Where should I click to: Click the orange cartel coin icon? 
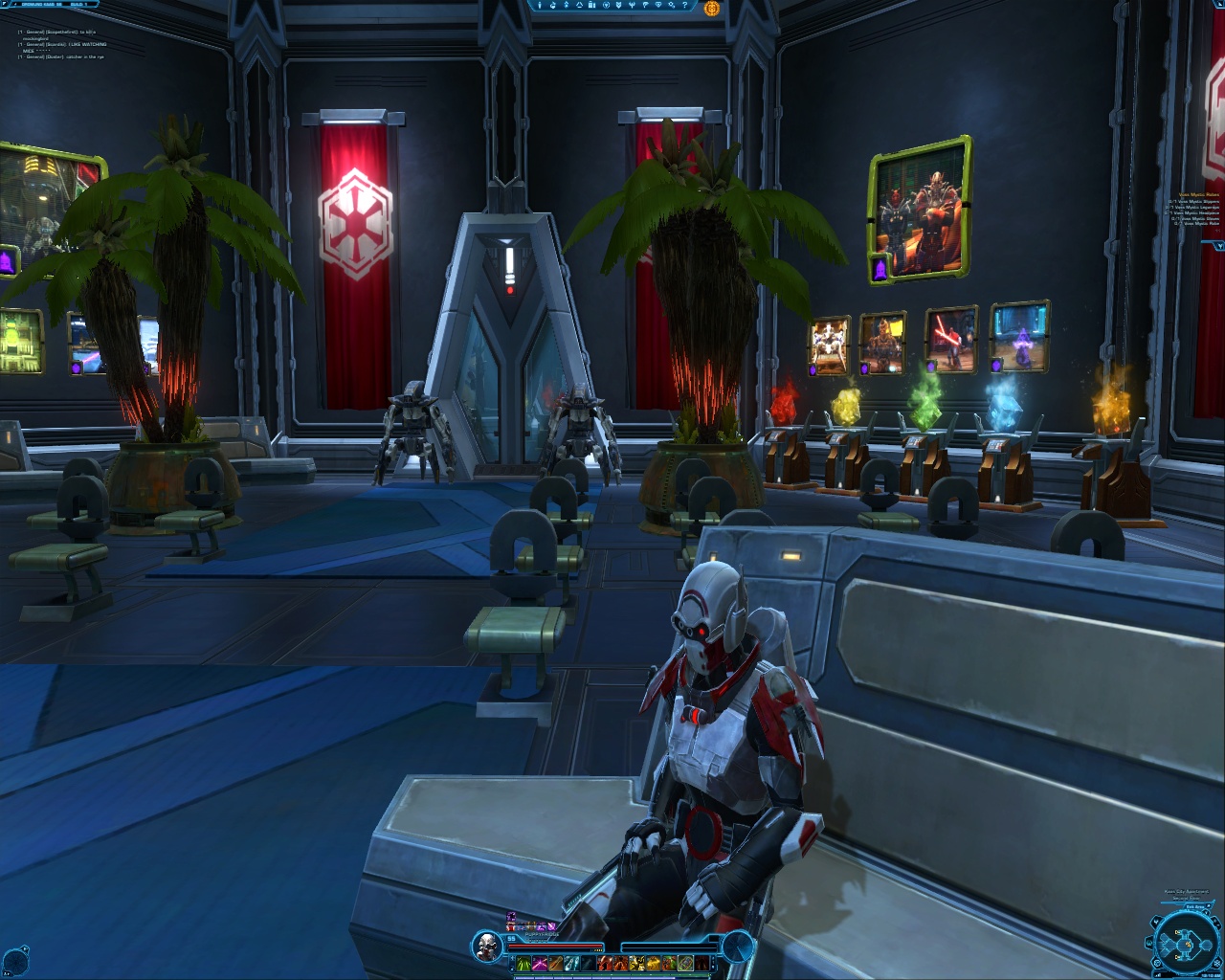coord(711,9)
